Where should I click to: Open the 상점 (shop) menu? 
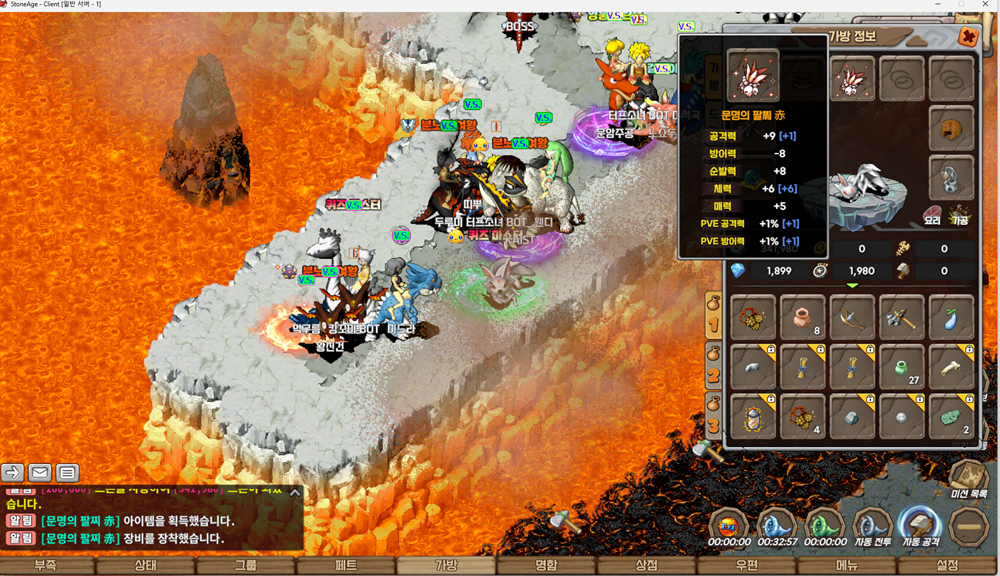(647, 566)
